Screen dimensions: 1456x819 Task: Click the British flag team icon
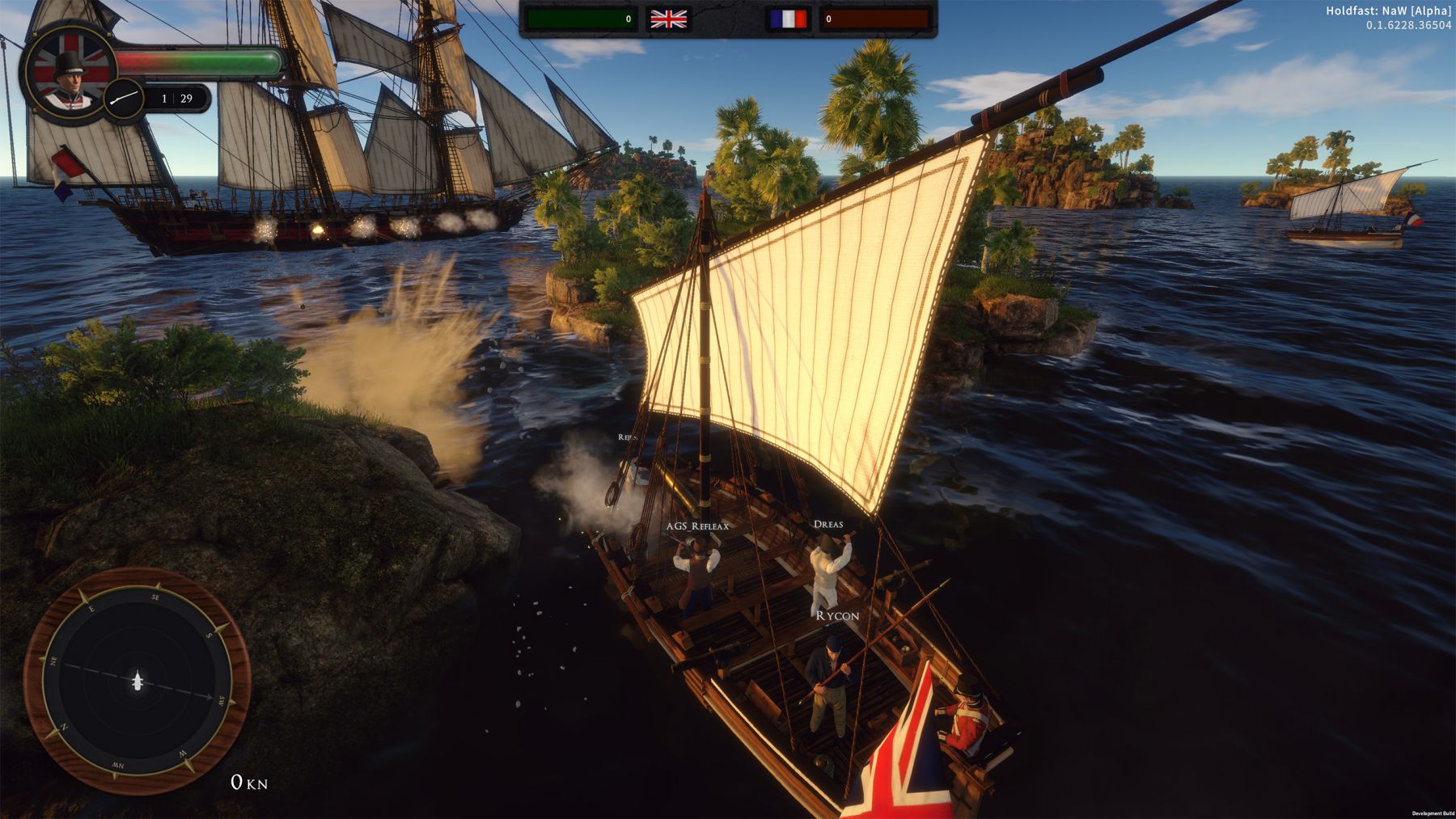[669, 19]
